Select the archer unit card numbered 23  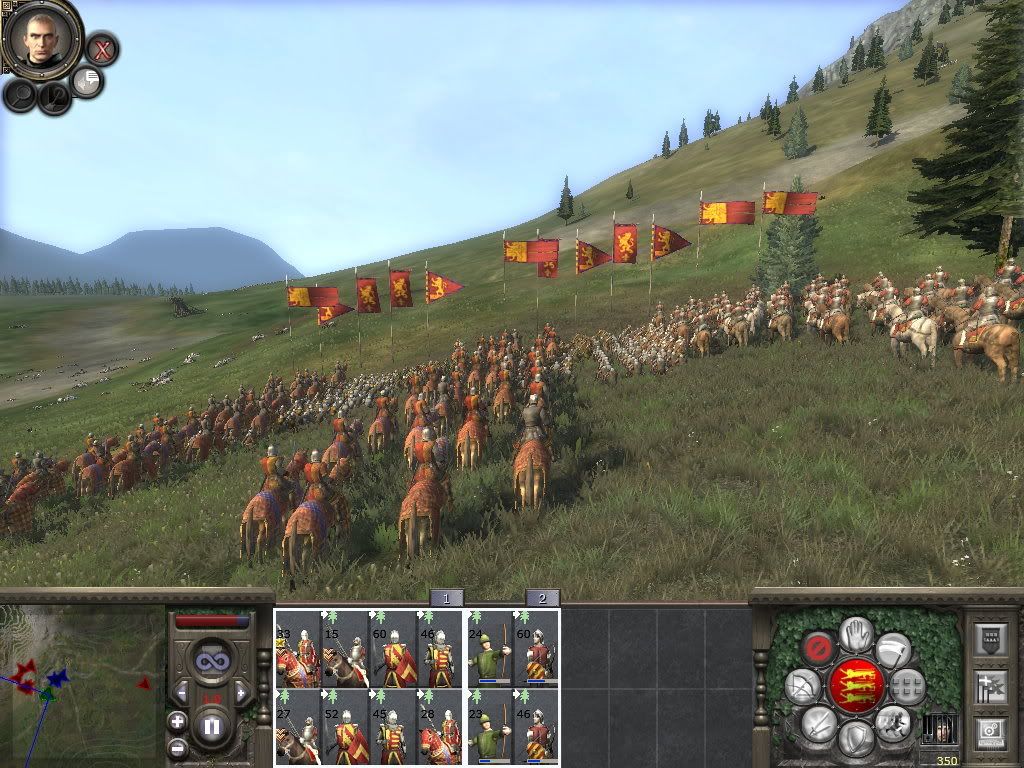tap(489, 726)
